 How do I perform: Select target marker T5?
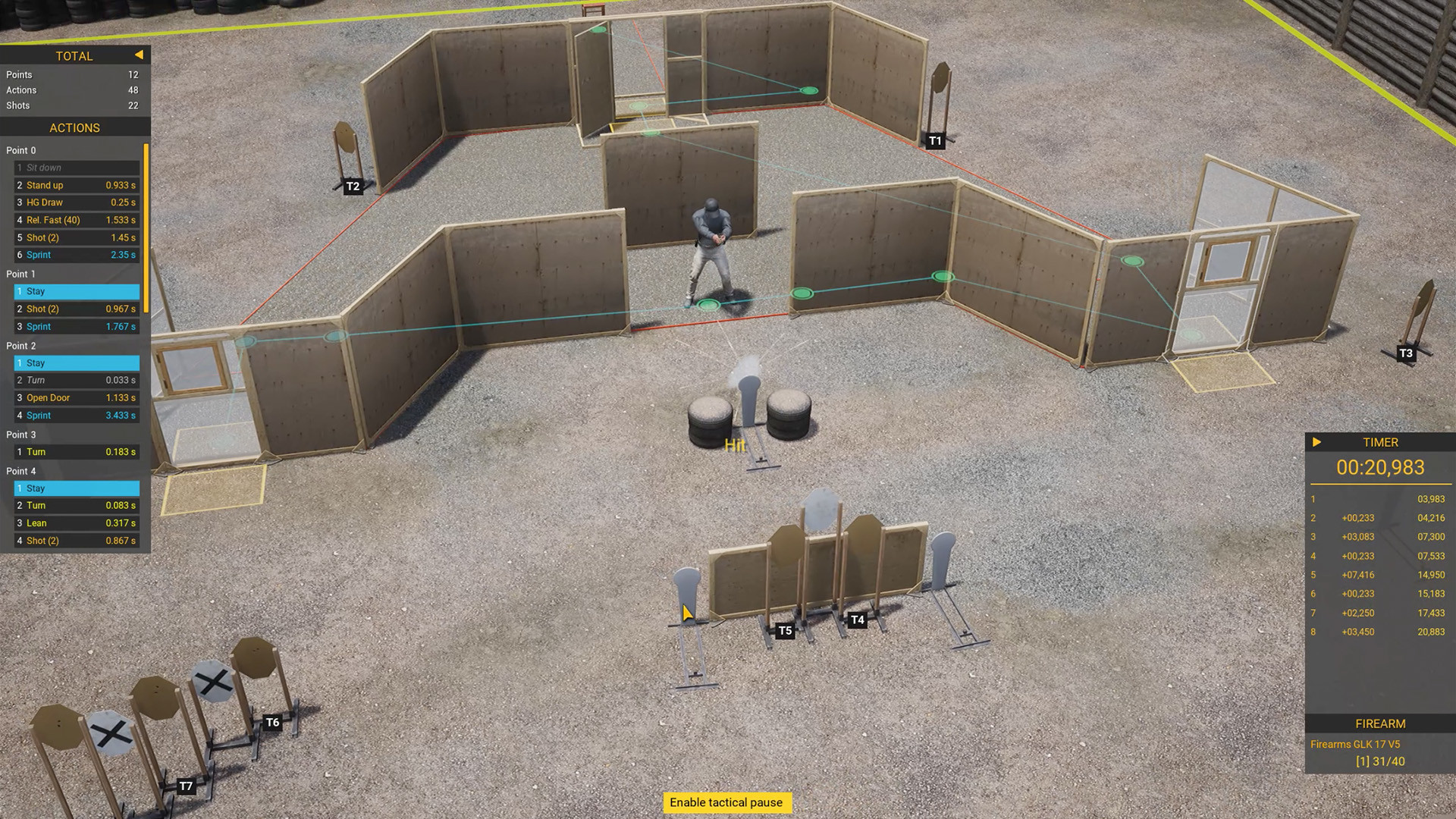(785, 629)
